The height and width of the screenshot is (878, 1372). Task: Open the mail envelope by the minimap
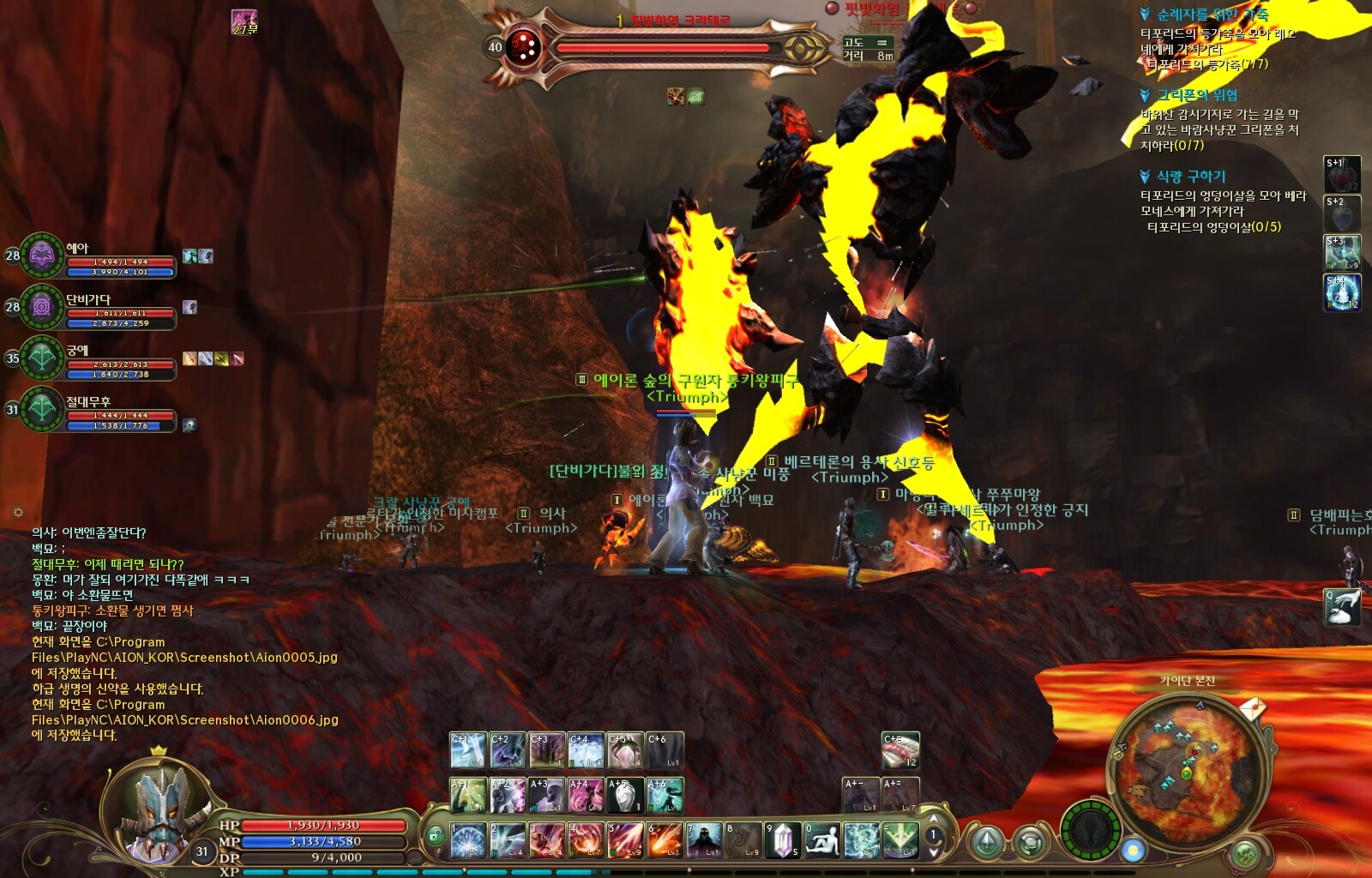coord(1253,708)
